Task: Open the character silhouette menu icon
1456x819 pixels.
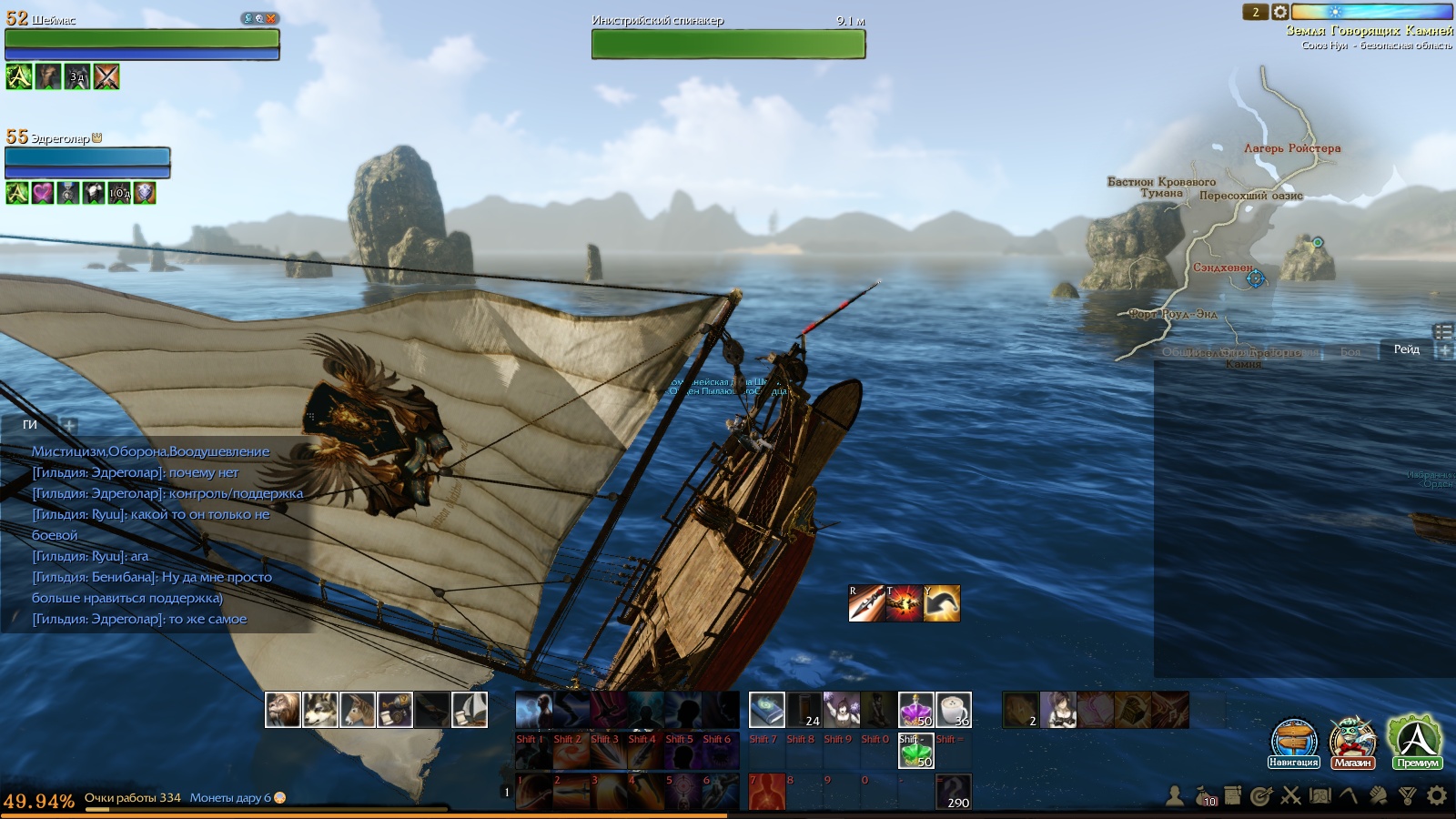Action: tap(1175, 796)
